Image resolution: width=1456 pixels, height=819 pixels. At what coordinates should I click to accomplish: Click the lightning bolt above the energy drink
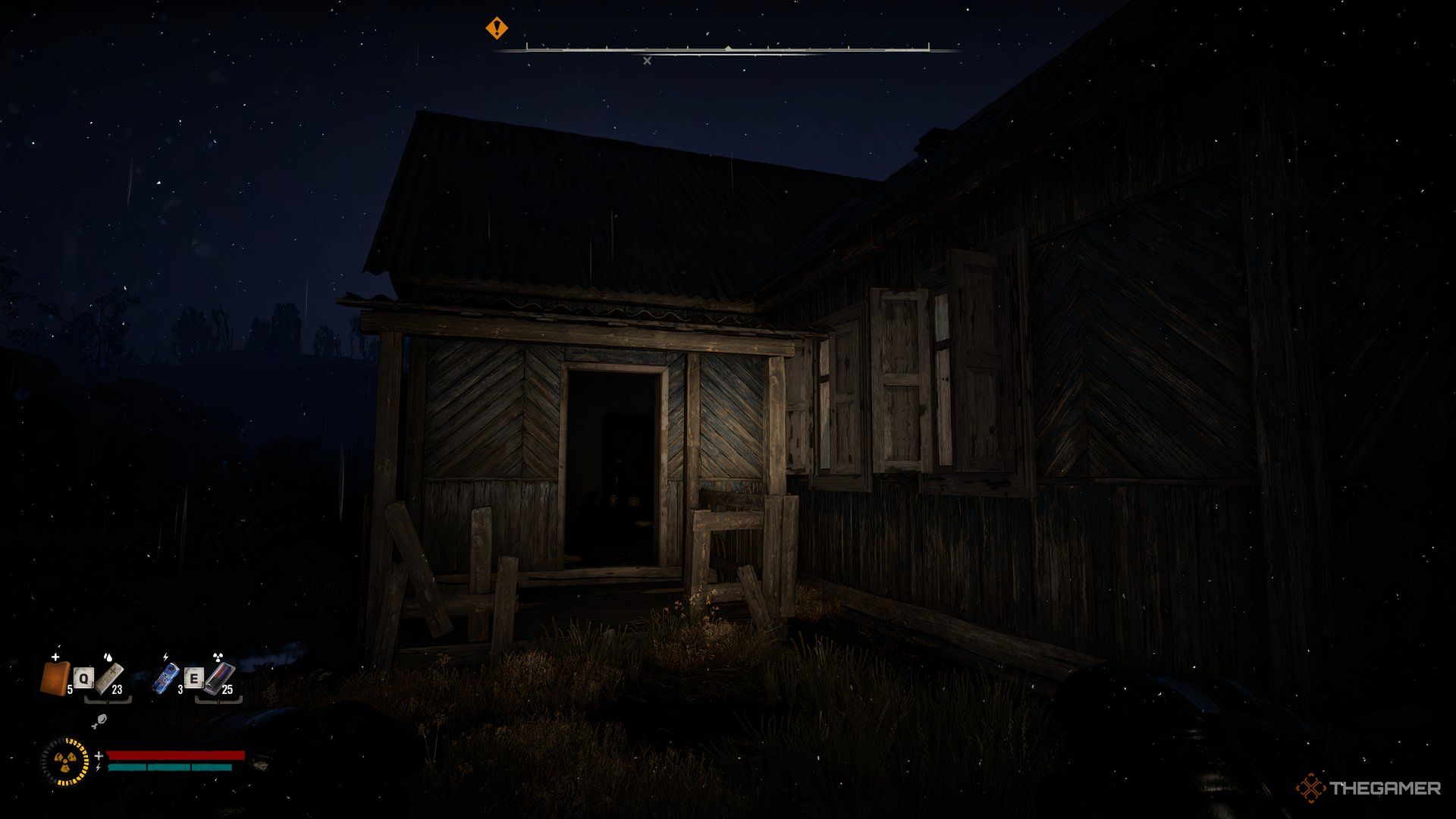[x=165, y=657]
